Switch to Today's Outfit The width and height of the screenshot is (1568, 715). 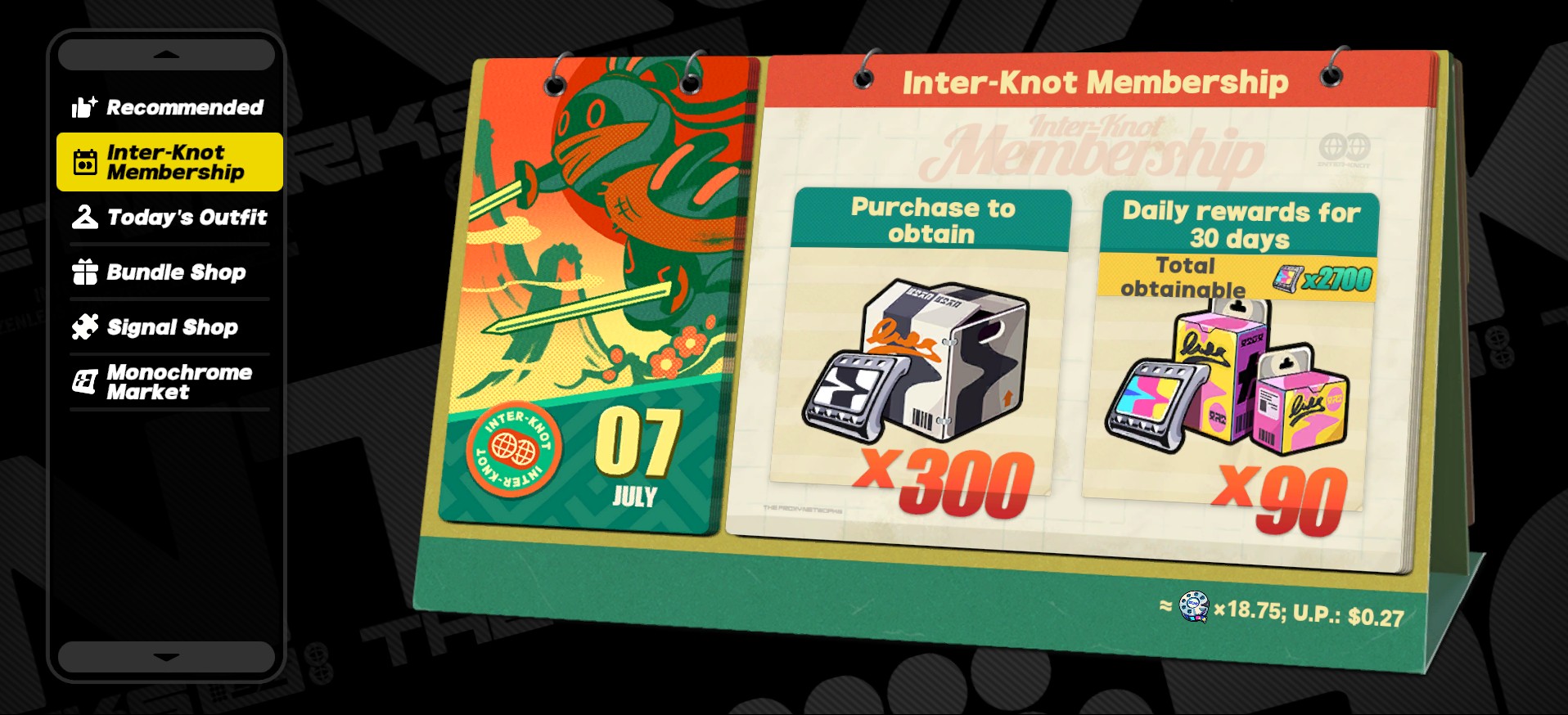click(x=169, y=217)
